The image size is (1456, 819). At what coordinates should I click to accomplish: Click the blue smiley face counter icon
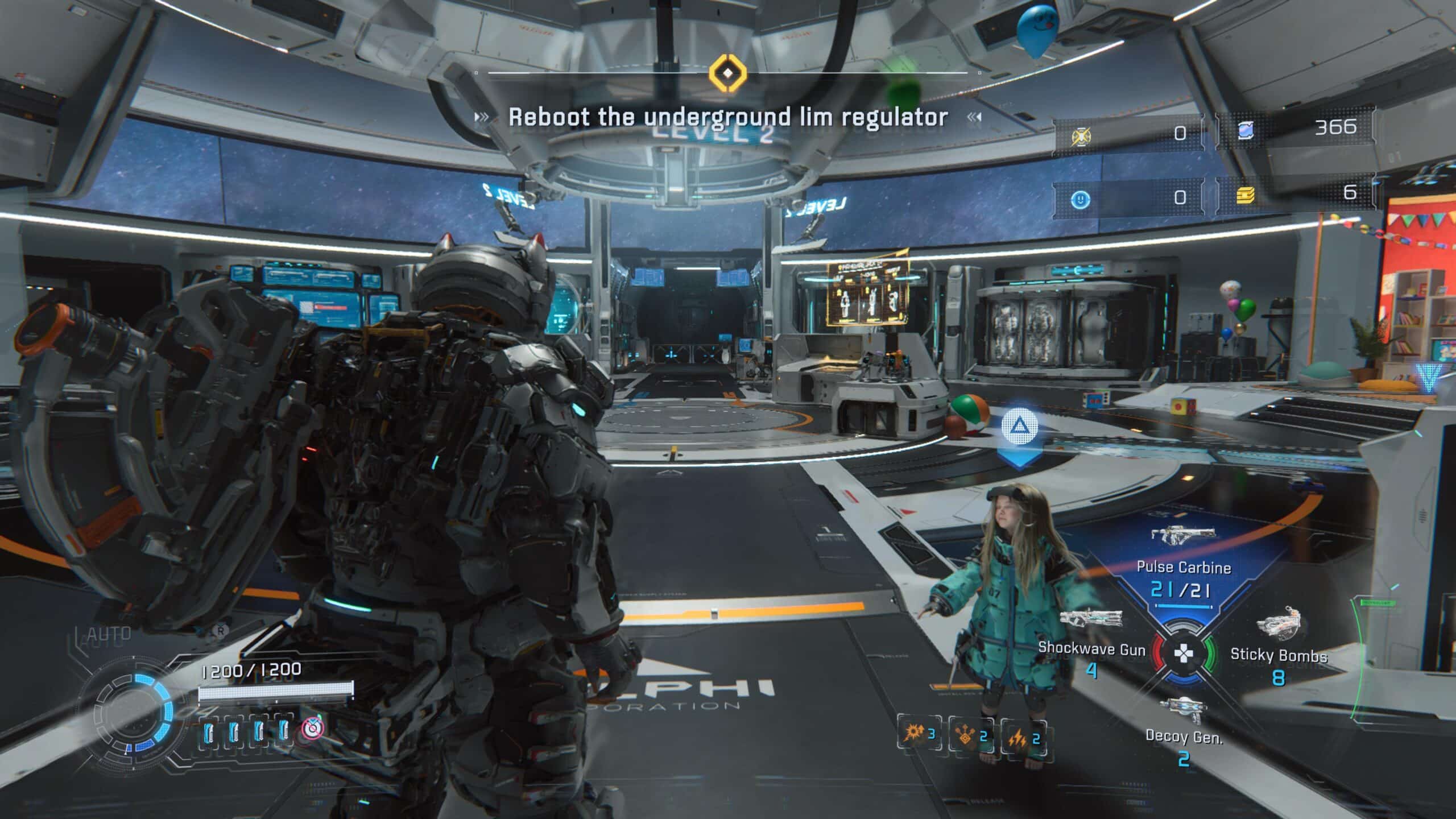click(x=1080, y=199)
